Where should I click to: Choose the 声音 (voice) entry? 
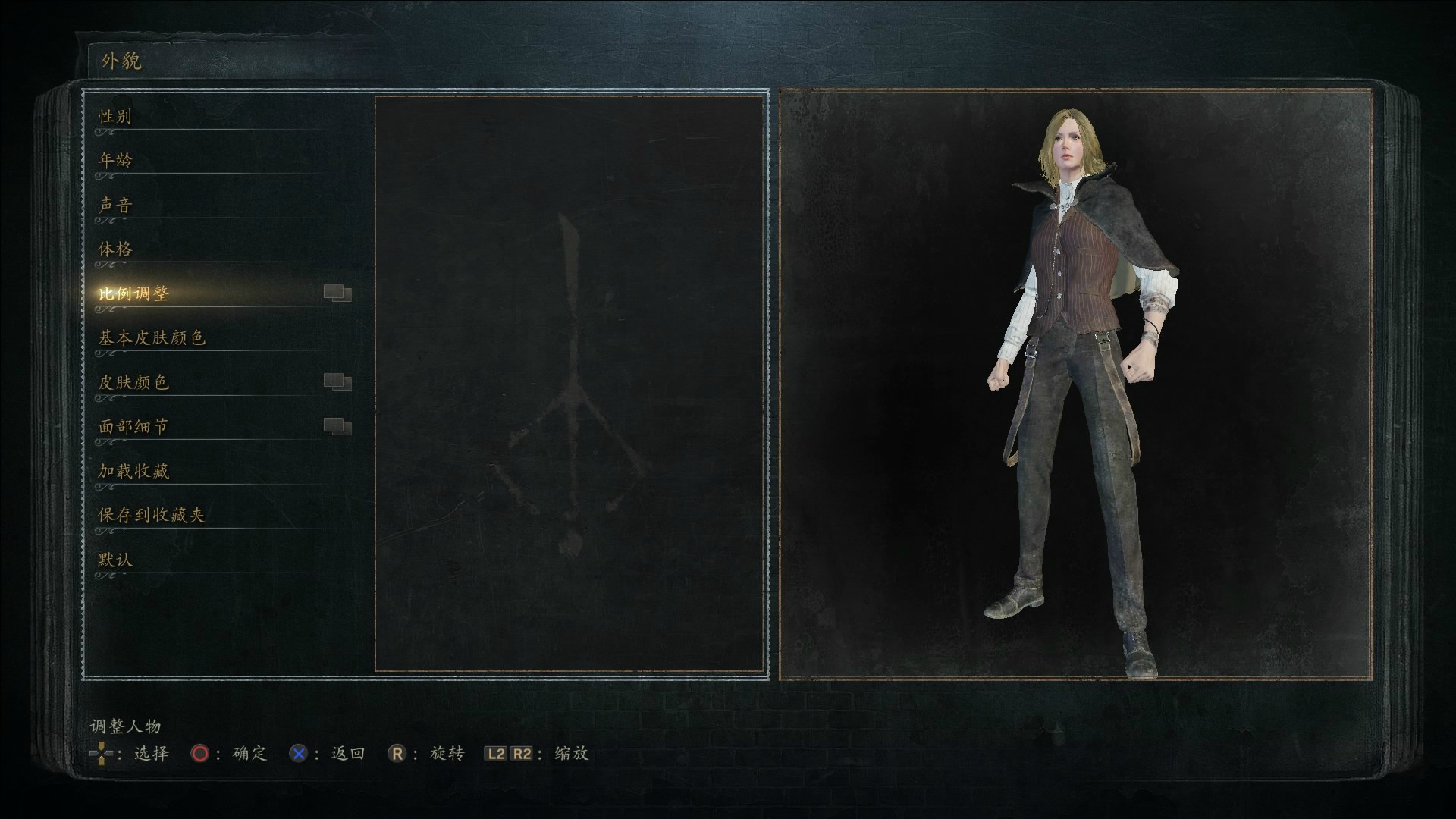[x=115, y=205]
